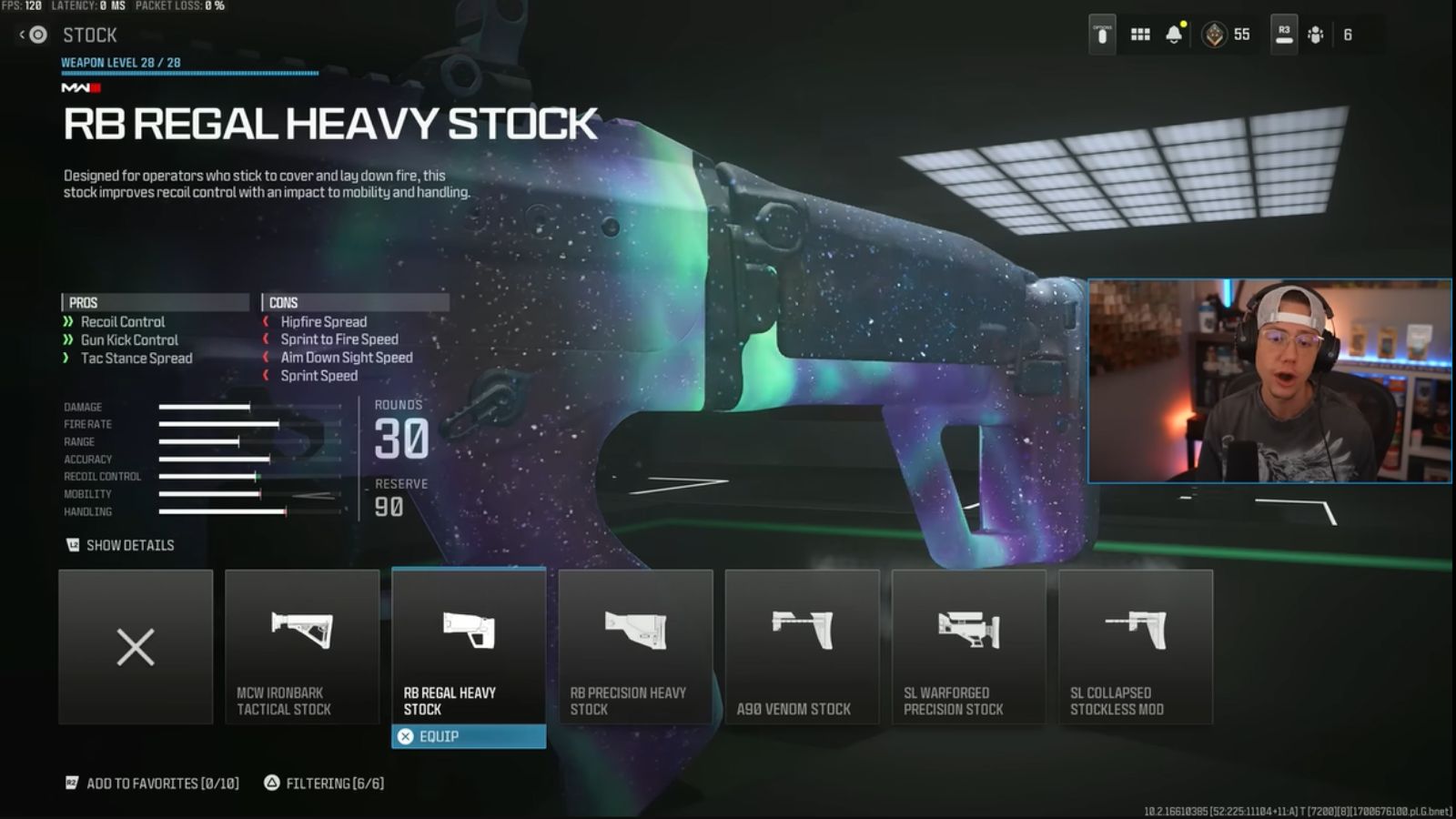Open the Options menu button

click(x=1101, y=33)
